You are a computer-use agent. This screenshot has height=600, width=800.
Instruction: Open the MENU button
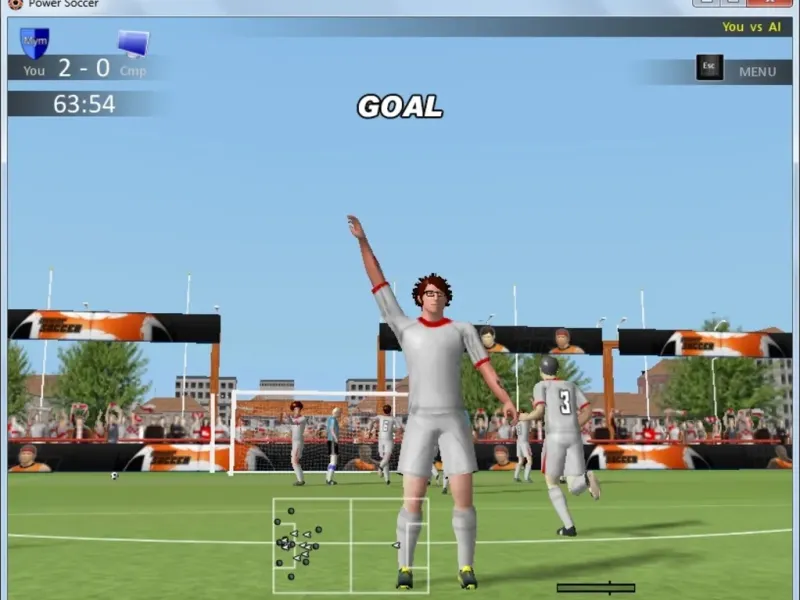coord(757,71)
